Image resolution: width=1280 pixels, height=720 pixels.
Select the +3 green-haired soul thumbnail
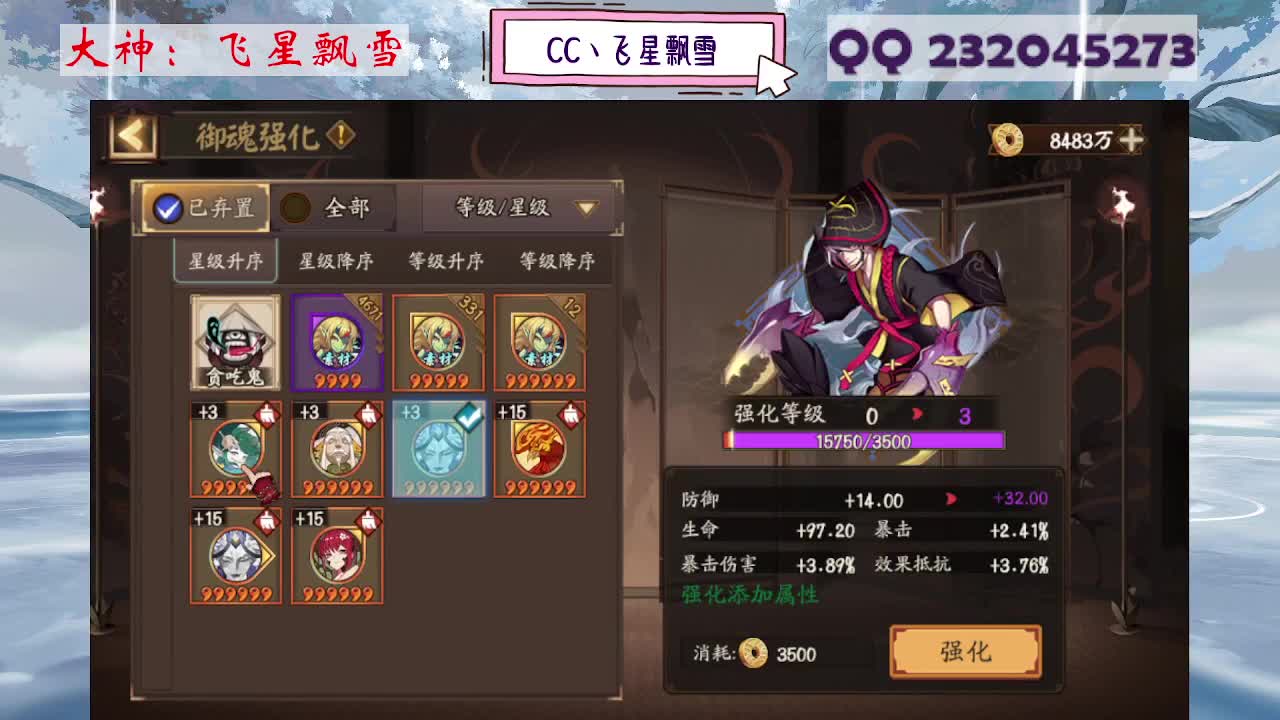235,450
